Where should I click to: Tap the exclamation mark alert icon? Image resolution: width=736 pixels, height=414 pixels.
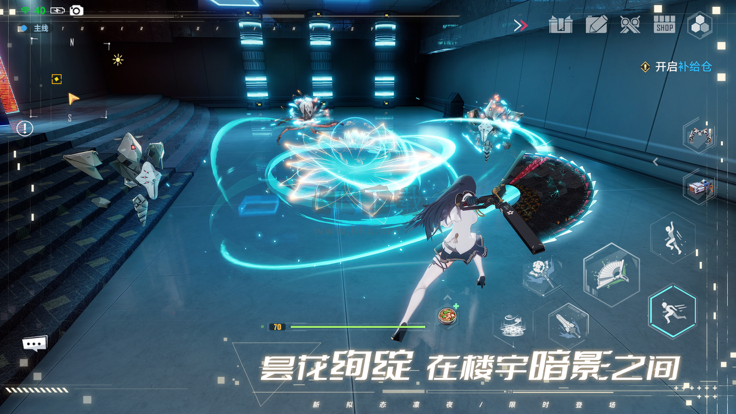(x=25, y=128)
